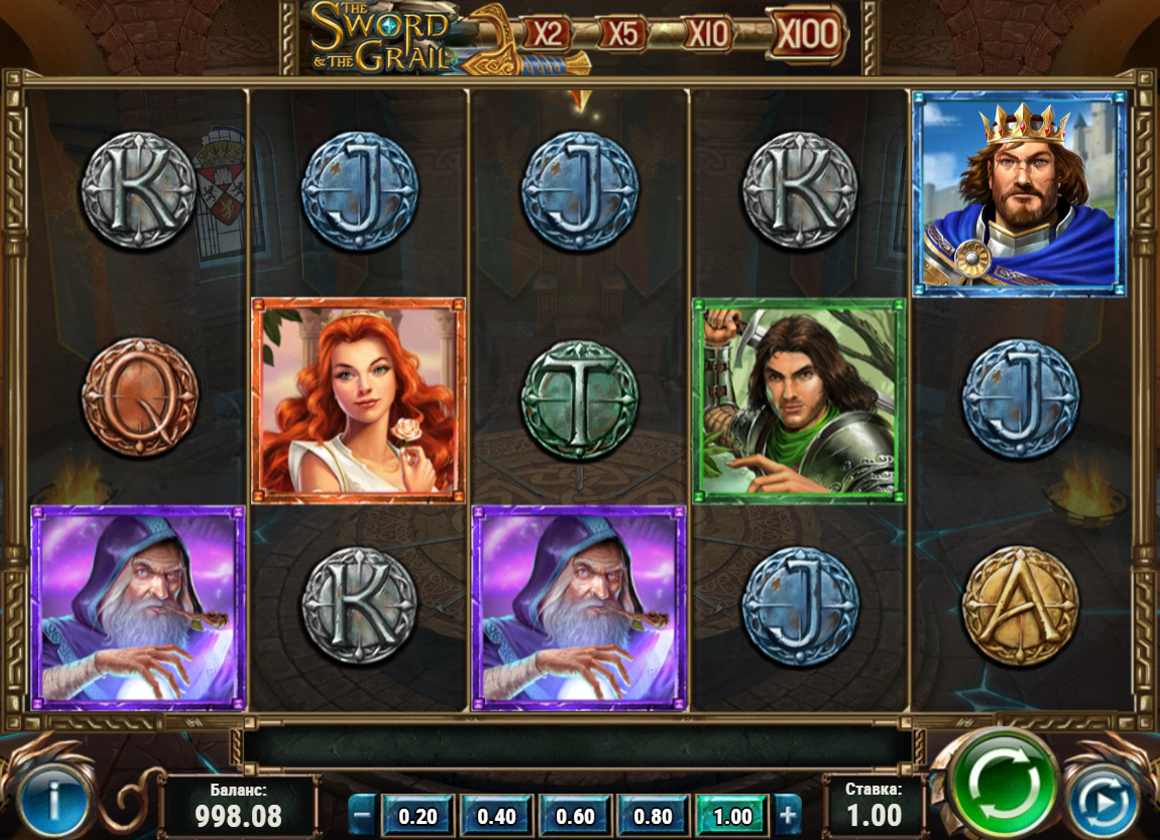The height and width of the screenshot is (840, 1160).
Task: Decrease the bet with the minus button
Action: pos(363,815)
